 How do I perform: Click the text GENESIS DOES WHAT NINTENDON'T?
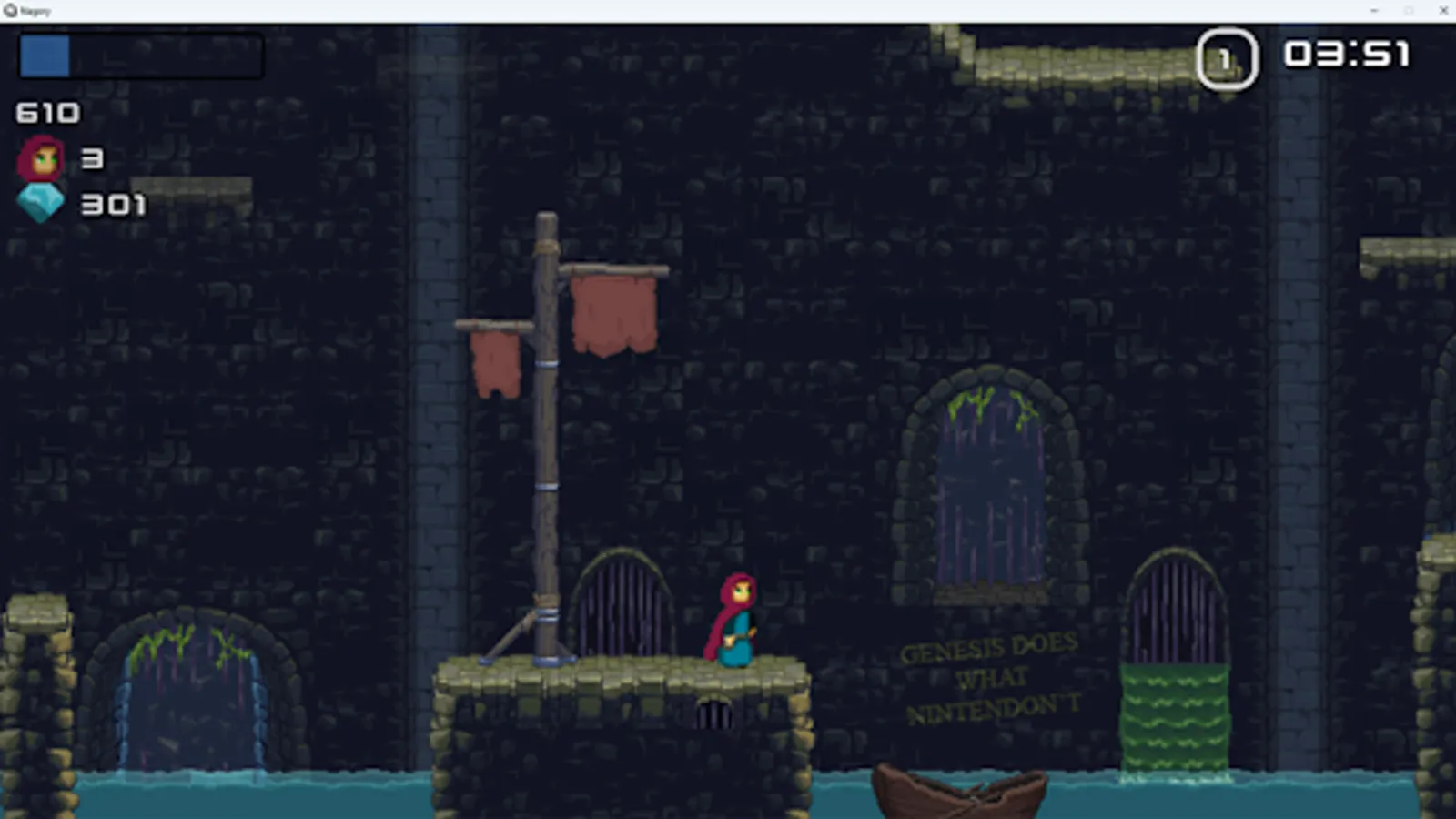pyautogui.click(x=992, y=678)
